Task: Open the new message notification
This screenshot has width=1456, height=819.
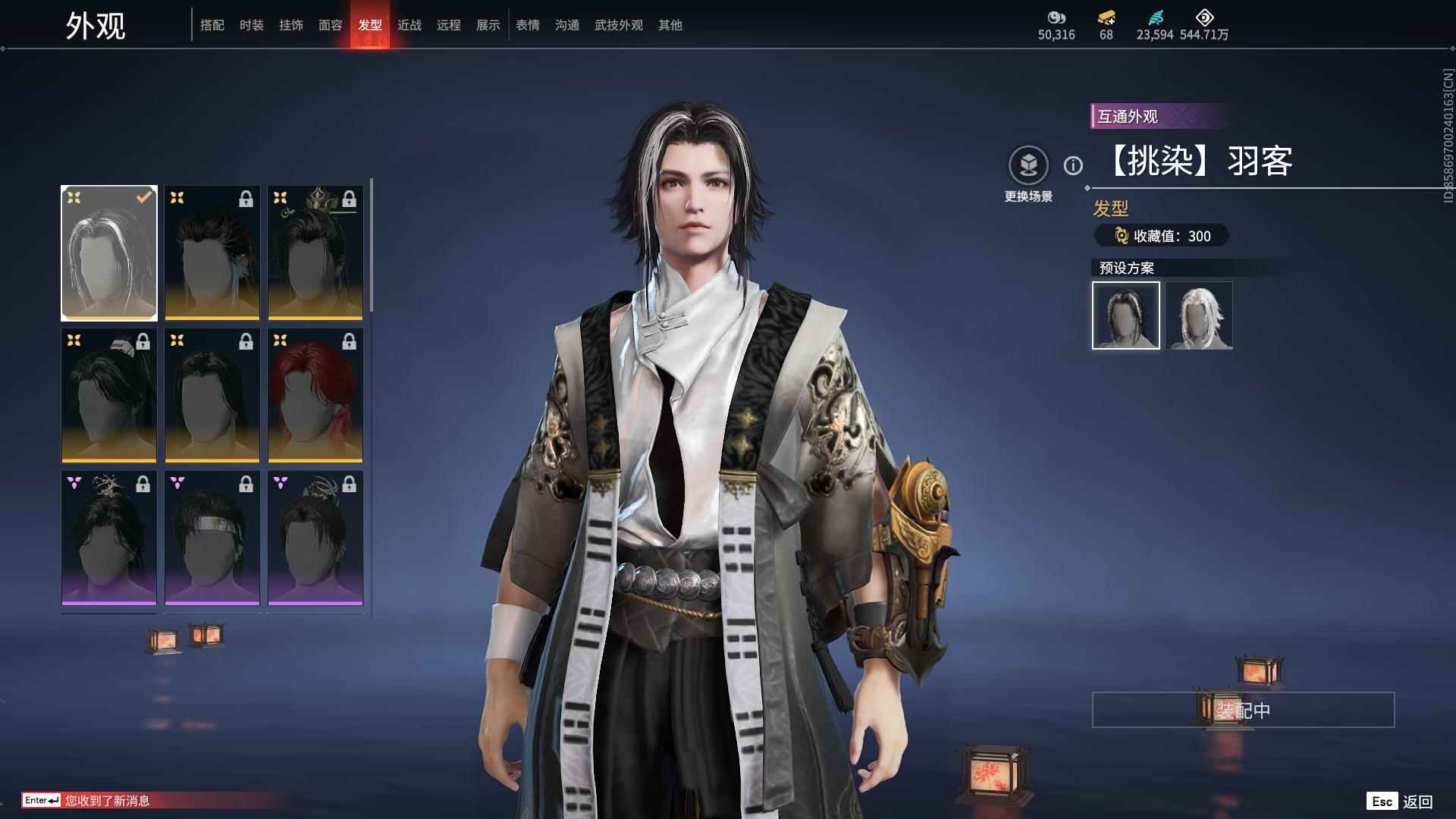Action: coord(106,800)
